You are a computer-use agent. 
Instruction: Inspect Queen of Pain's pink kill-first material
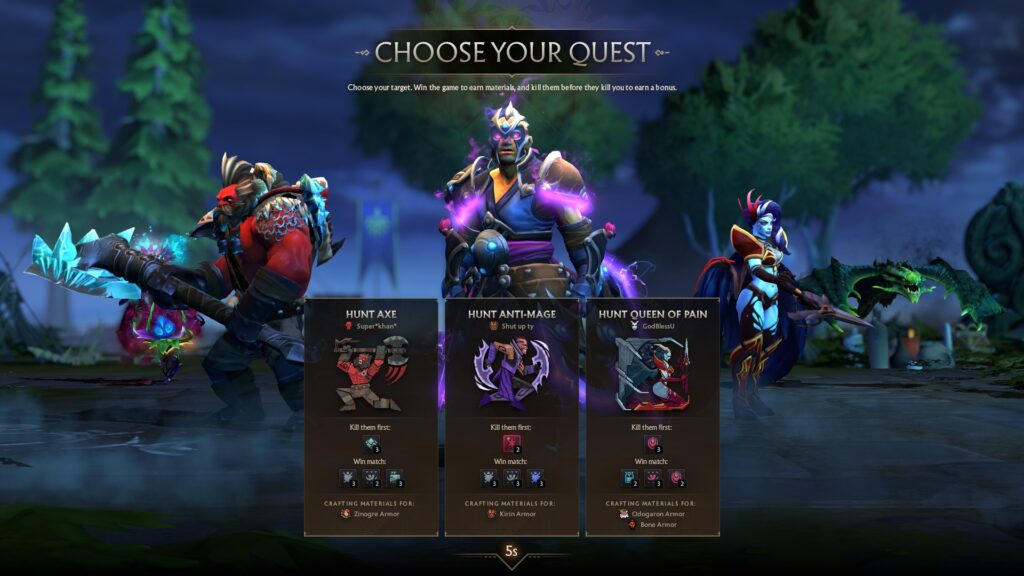tap(652, 443)
